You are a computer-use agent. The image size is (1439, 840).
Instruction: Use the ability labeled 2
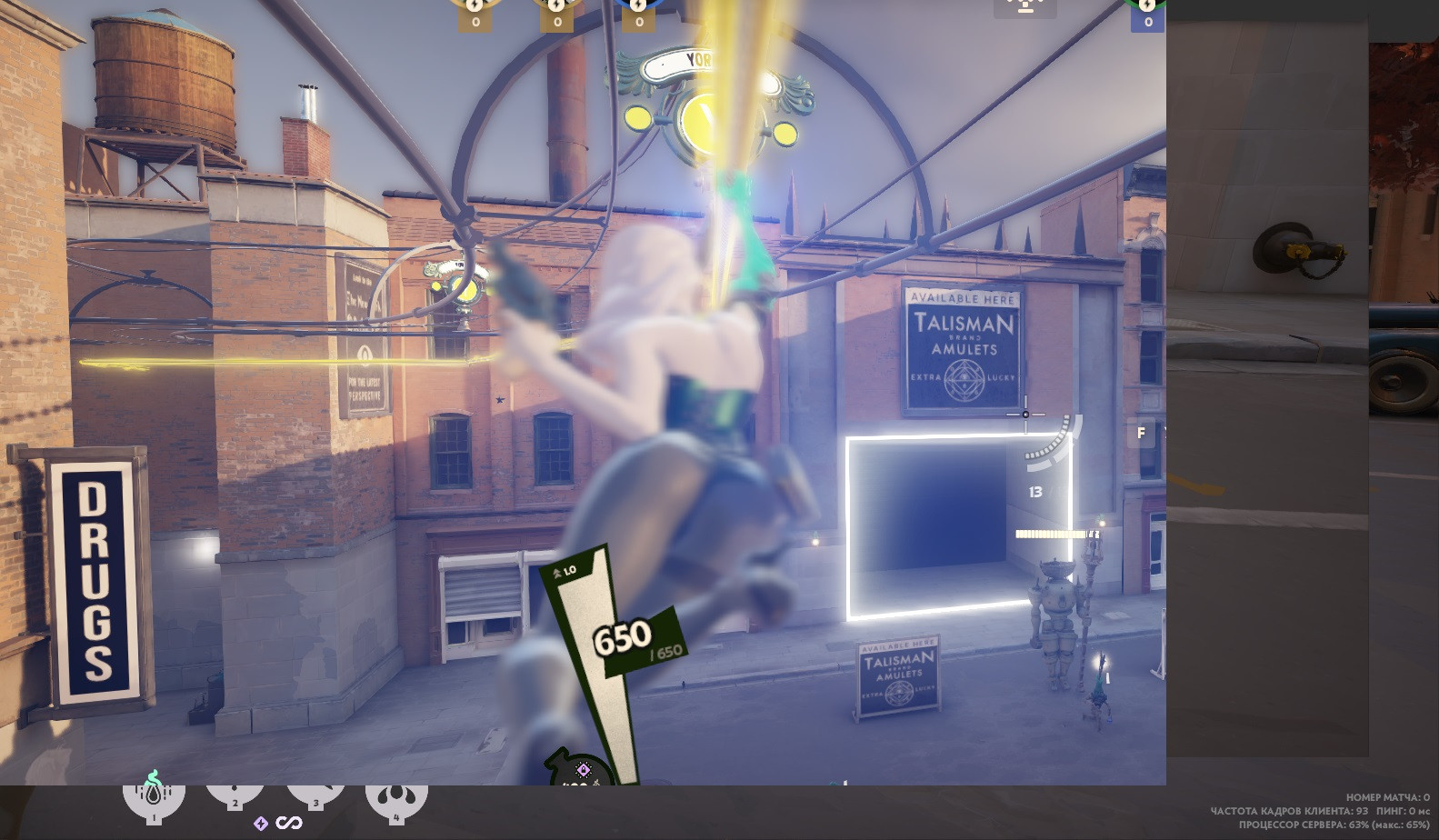pos(235,795)
